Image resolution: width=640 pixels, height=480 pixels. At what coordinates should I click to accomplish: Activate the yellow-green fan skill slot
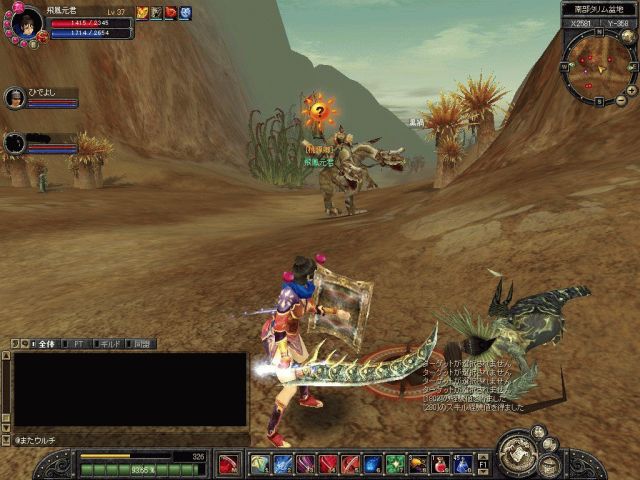click(x=260, y=463)
